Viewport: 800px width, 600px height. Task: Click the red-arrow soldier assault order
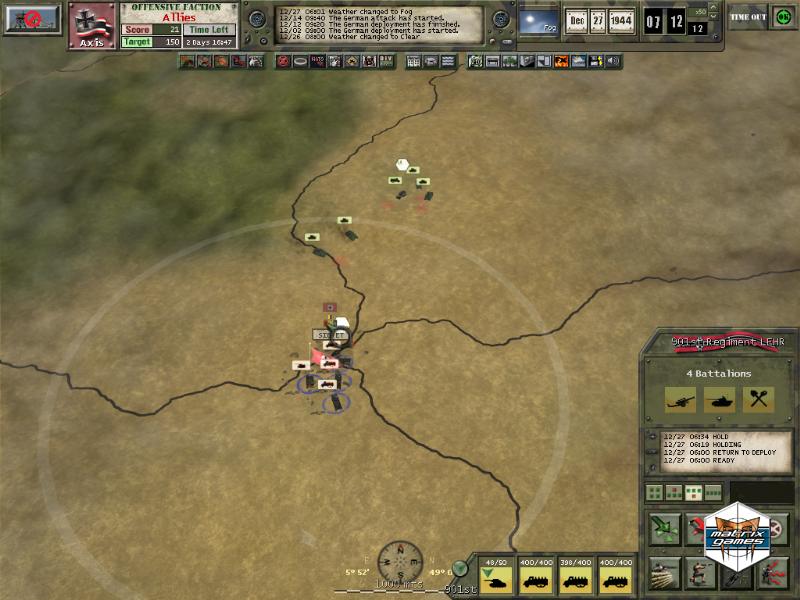pyautogui.click(x=773, y=573)
